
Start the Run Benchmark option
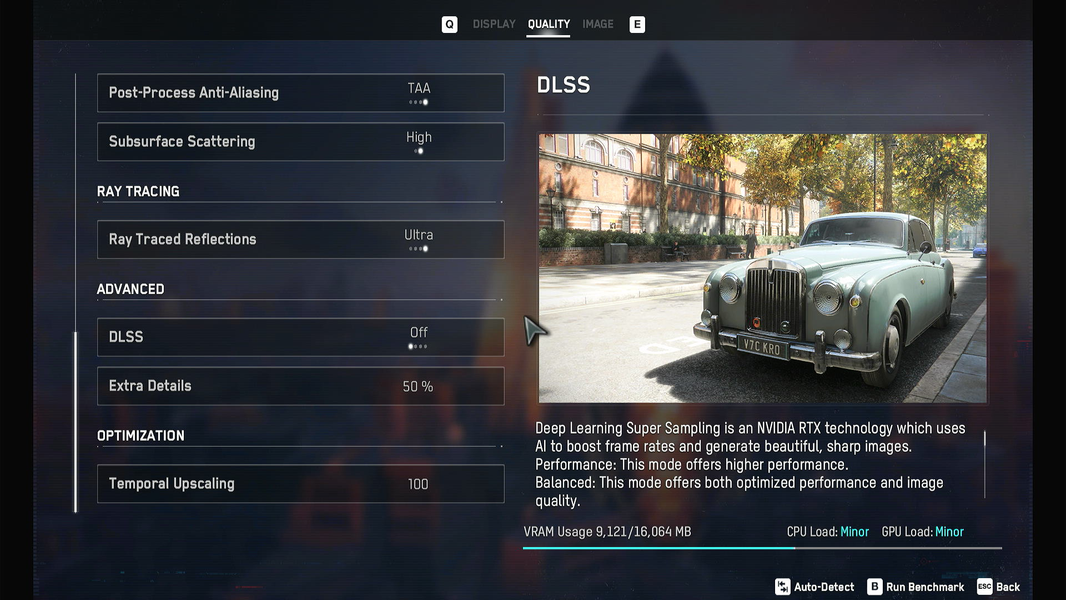pyautogui.click(x=916, y=587)
